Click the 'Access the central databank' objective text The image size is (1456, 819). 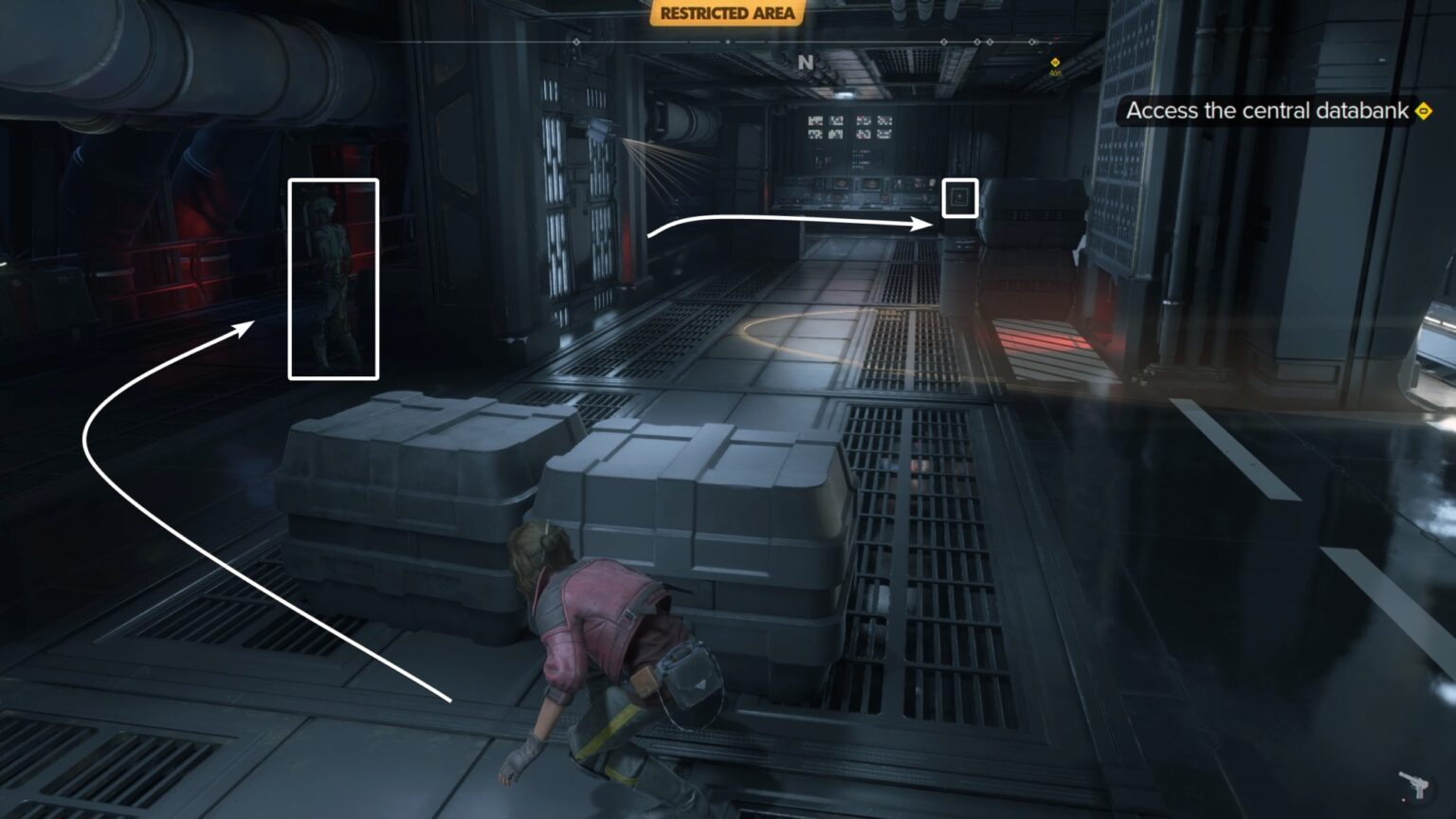pos(1265,110)
